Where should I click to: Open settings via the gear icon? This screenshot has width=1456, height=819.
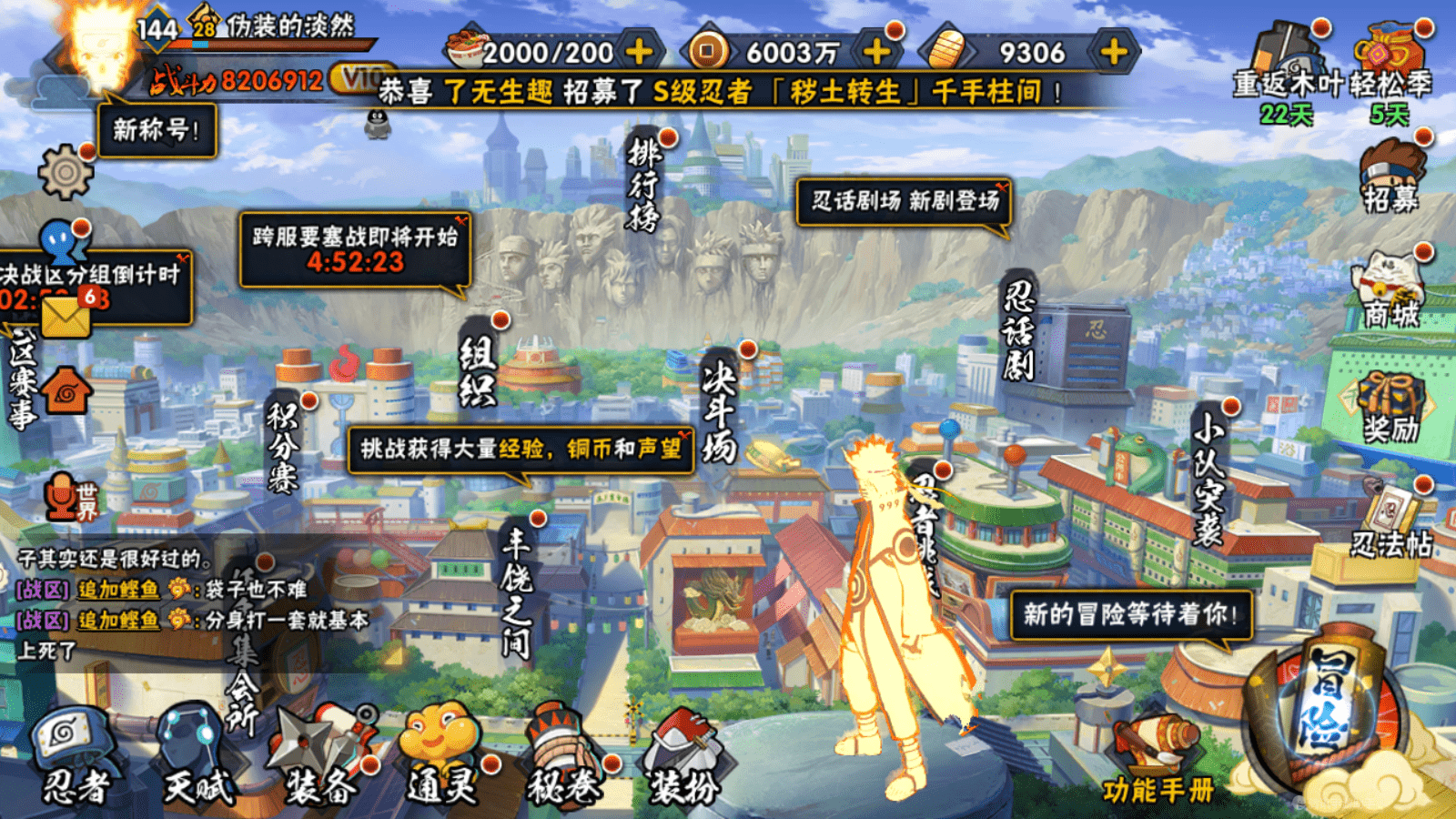pos(66,171)
